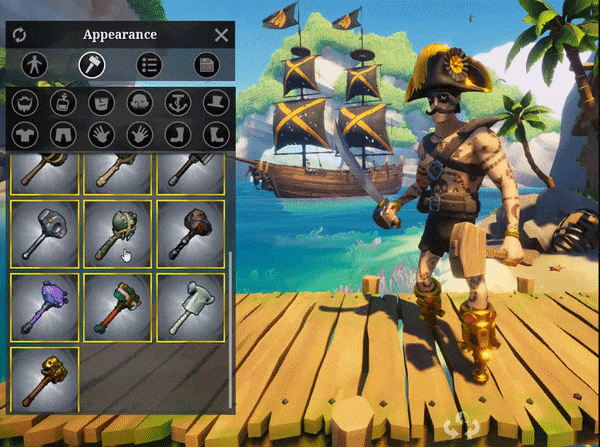
Task: Switch to the list view tab
Action: pos(150,66)
